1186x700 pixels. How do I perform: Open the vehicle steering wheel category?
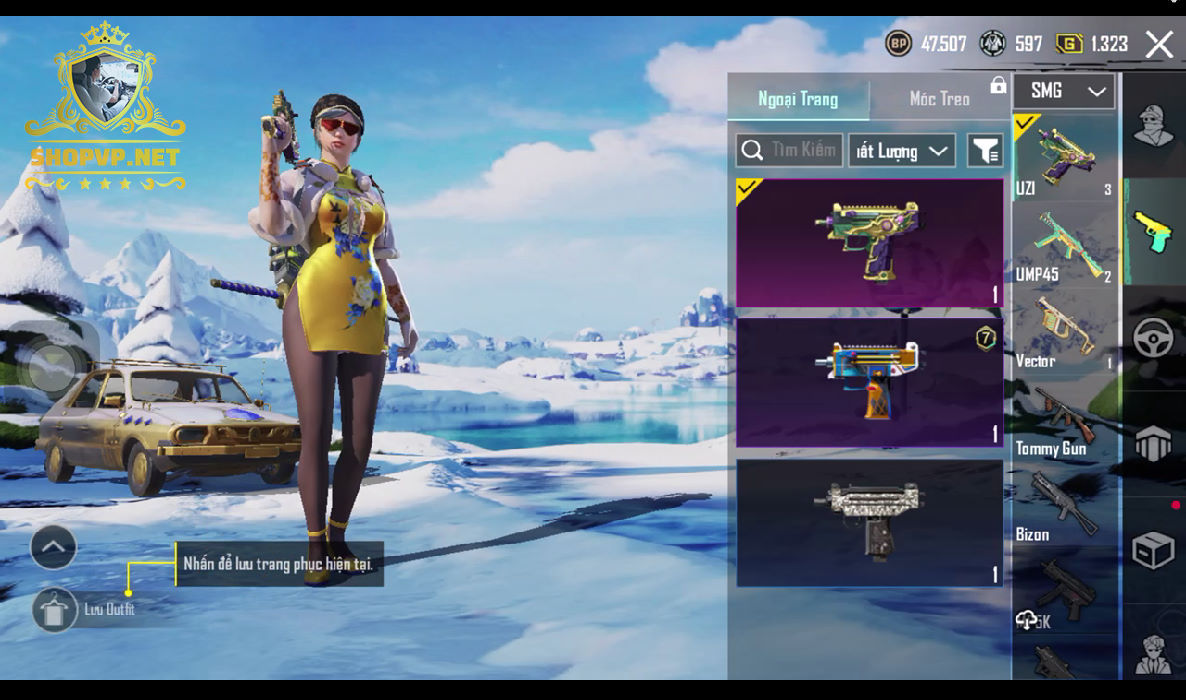point(1153,338)
